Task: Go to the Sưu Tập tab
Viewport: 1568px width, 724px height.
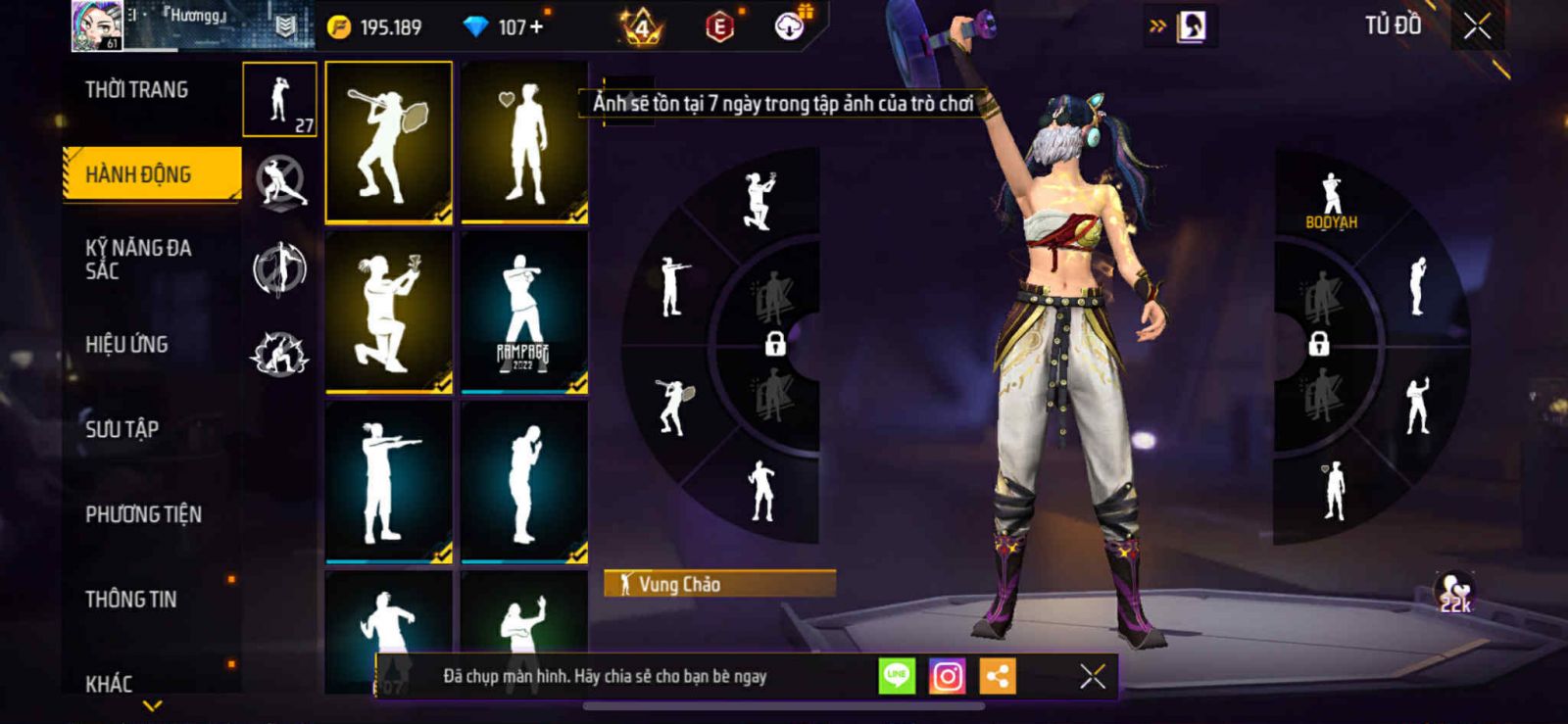Action: [122, 428]
